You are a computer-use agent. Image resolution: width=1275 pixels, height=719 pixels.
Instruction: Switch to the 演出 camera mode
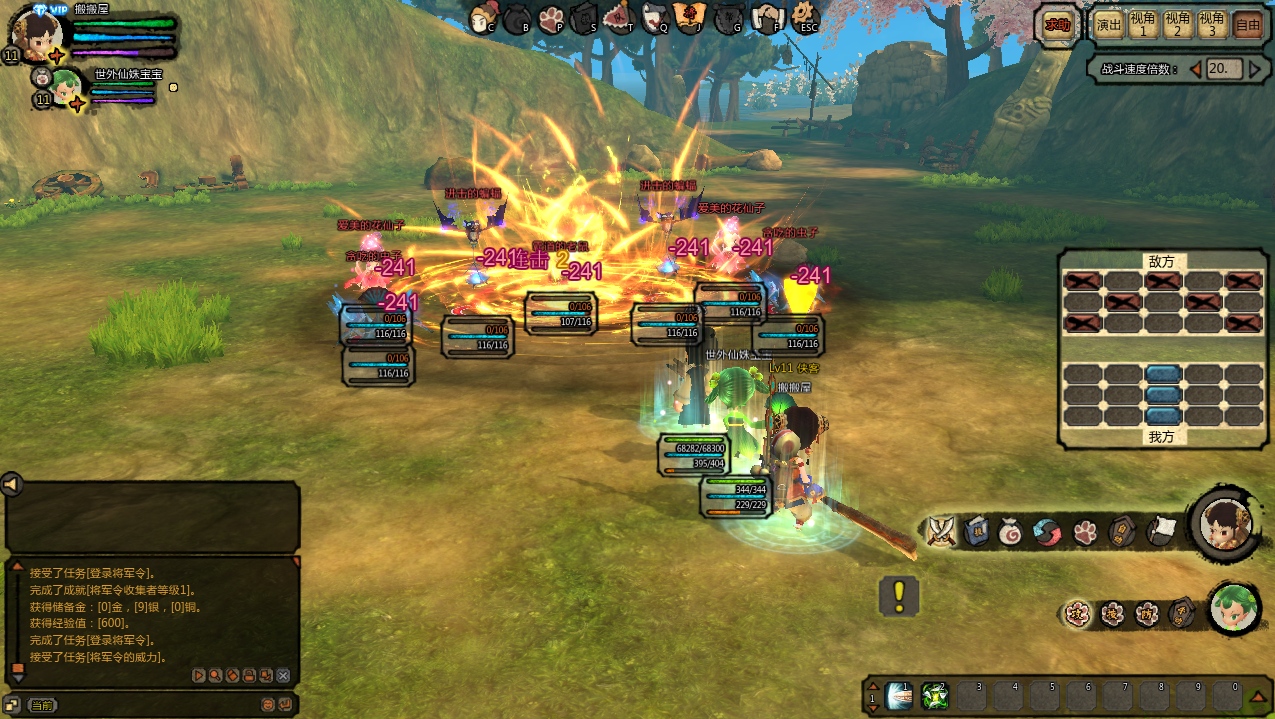pyautogui.click(x=1108, y=25)
